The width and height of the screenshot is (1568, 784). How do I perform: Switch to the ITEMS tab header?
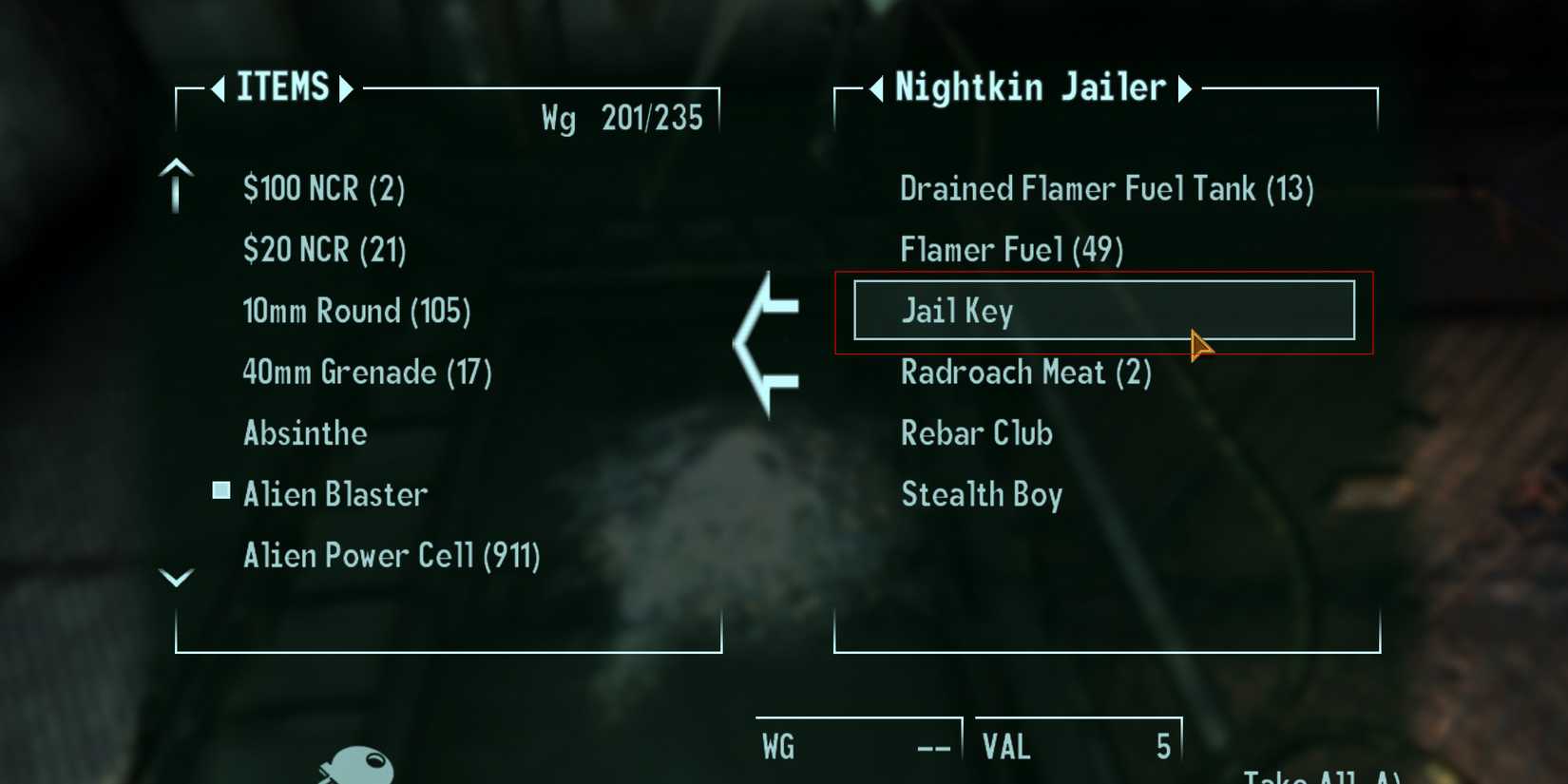[281, 87]
